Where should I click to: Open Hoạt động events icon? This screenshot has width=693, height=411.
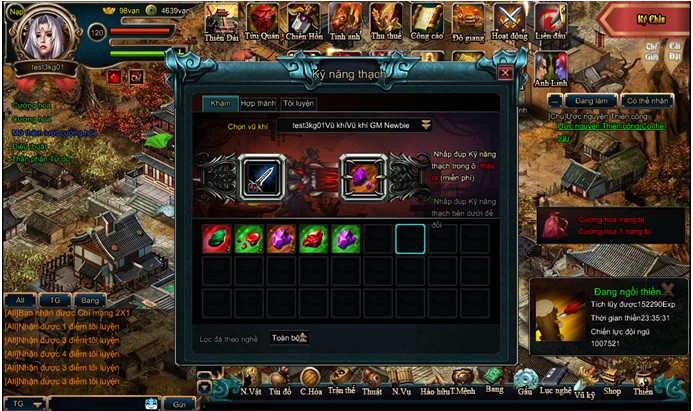coord(509,20)
